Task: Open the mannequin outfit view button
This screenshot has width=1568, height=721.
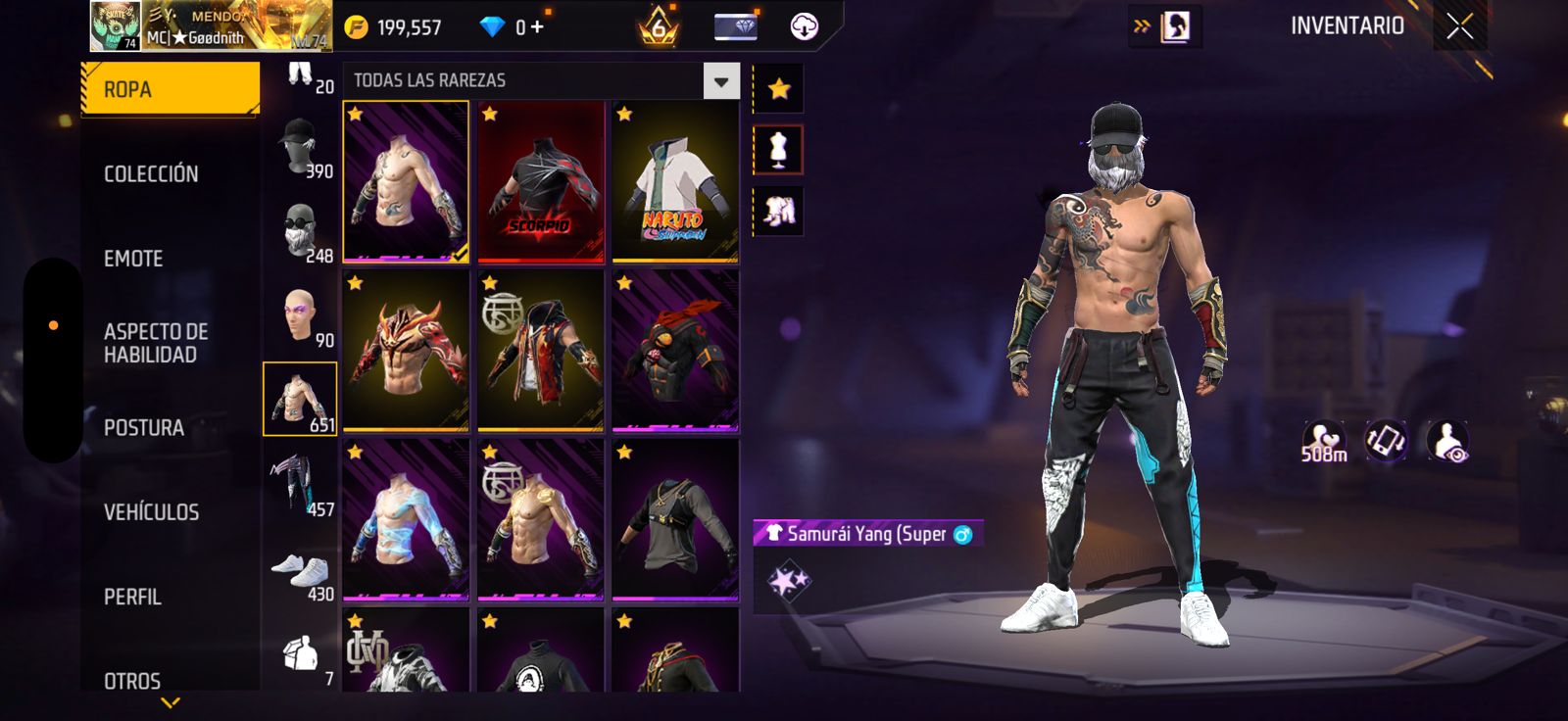Action: [x=778, y=150]
